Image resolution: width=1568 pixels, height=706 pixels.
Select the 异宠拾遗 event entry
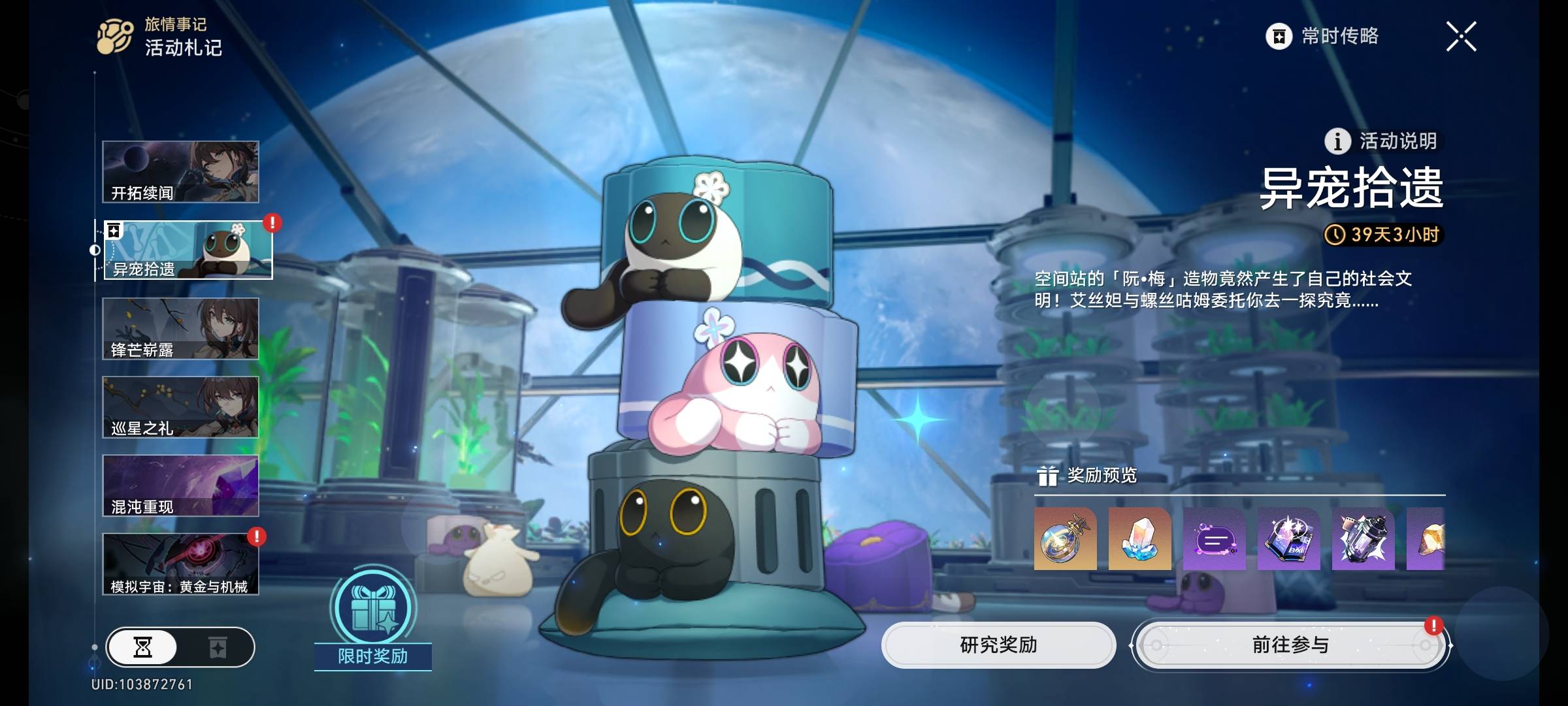point(188,250)
